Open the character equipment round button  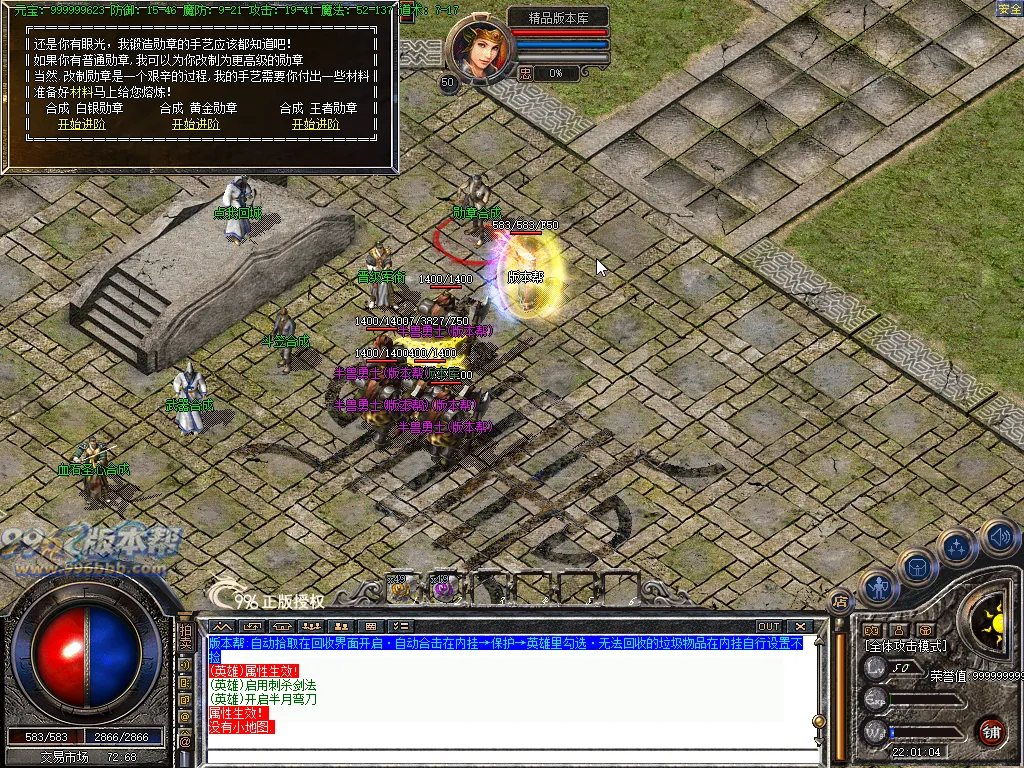(878, 588)
